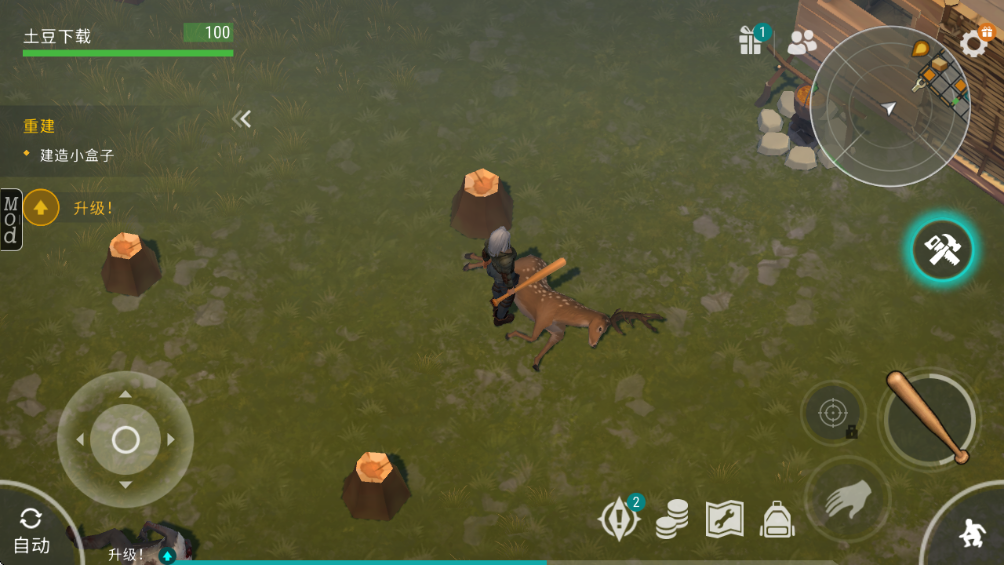Viewport: 1004px width, 565px height.
Task: Open the friends list icon
Action: pyautogui.click(x=802, y=42)
